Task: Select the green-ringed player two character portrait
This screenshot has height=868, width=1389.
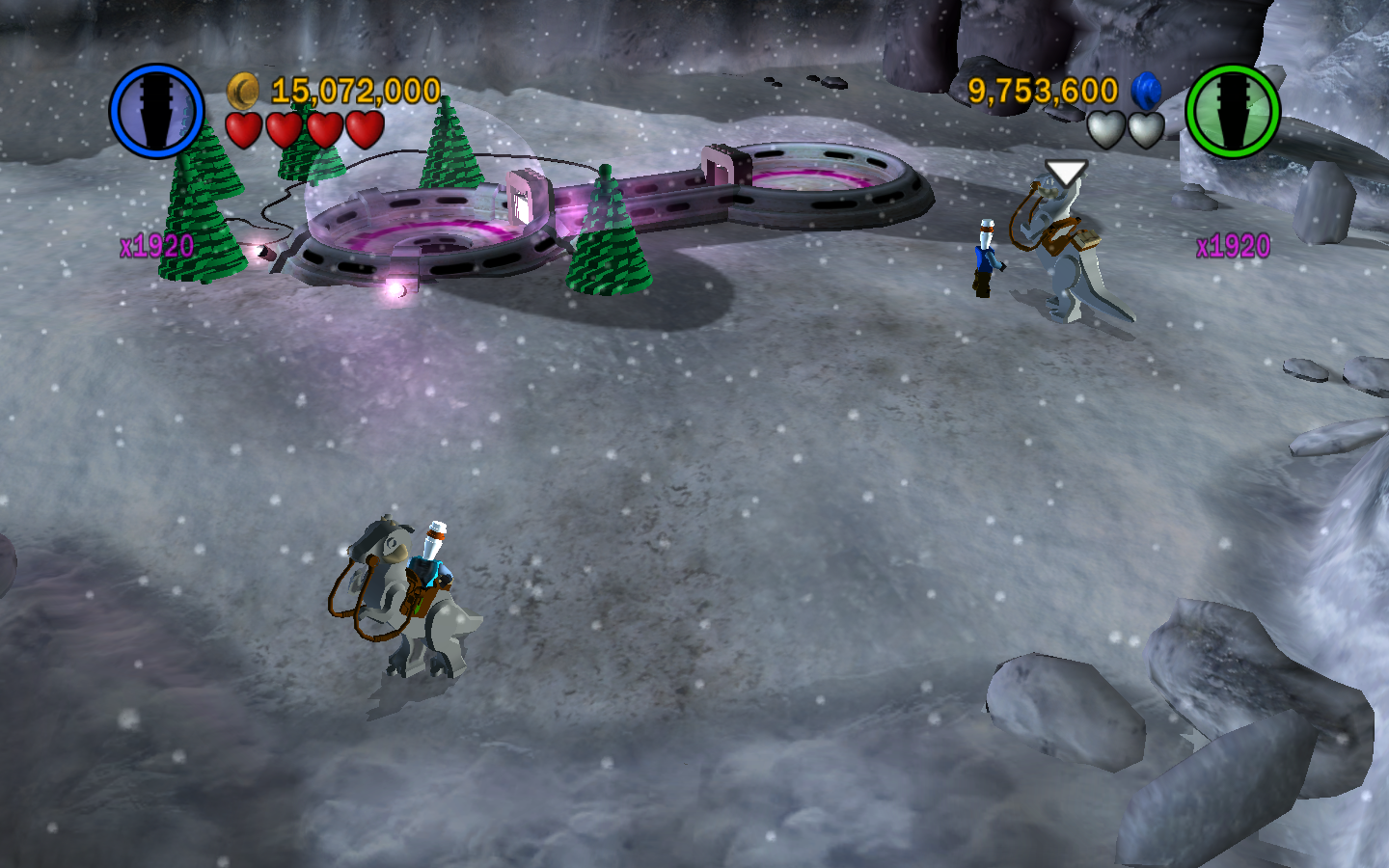Action: coord(1232,111)
